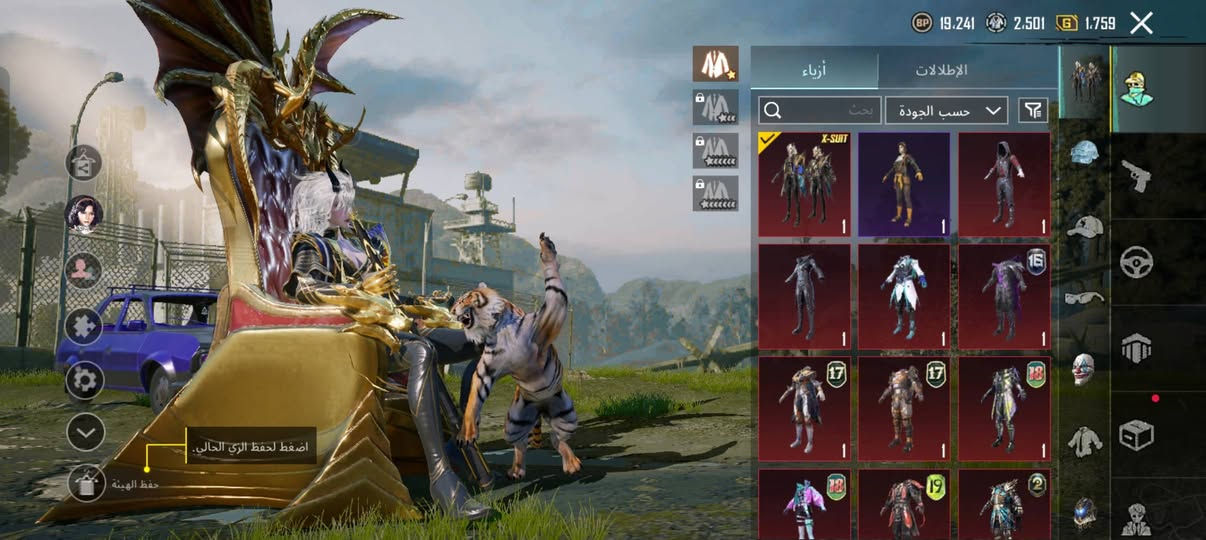Screen dimensions: 1206x540
Task: Collapse side buttons with the down arrow
Action: click(85, 432)
